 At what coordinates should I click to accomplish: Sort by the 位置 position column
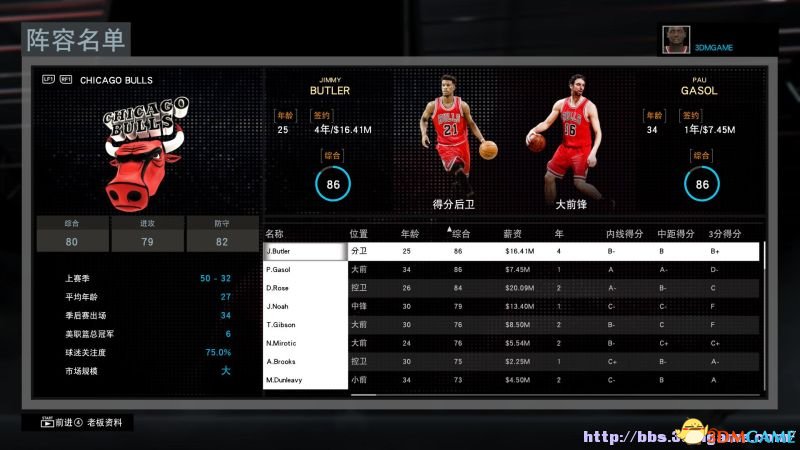[x=359, y=233]
